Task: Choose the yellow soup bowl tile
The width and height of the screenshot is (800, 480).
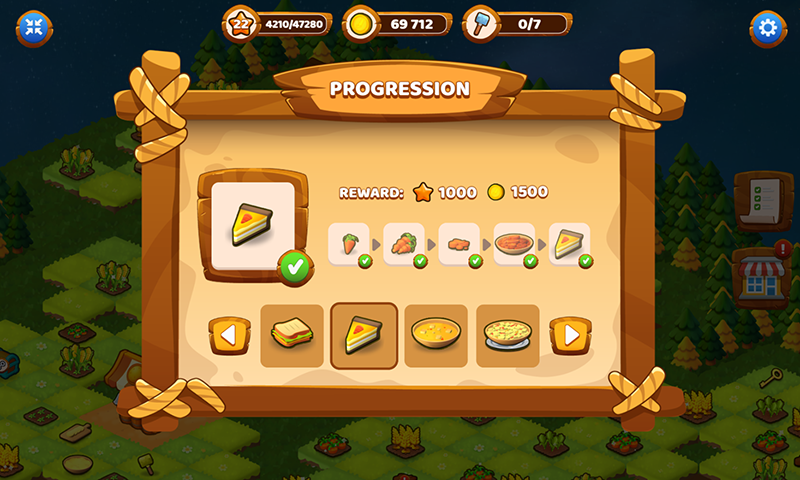Action: point(436,335)
